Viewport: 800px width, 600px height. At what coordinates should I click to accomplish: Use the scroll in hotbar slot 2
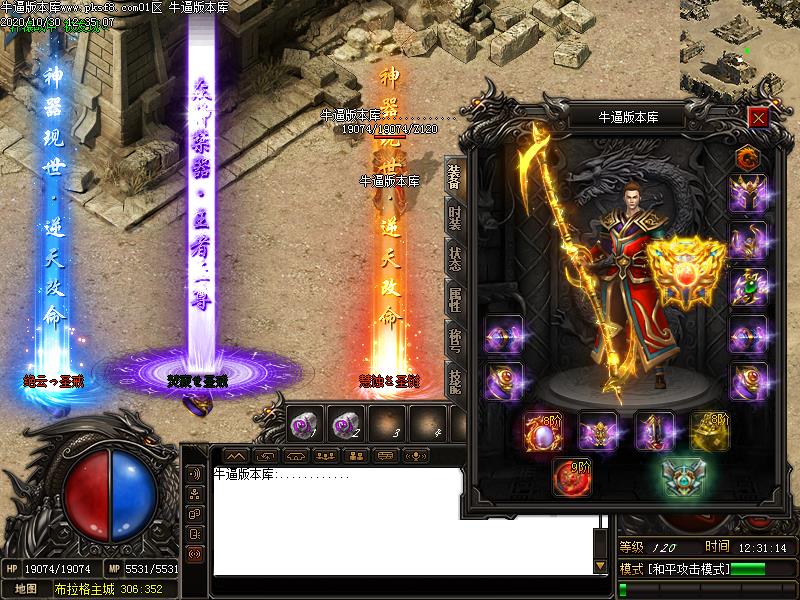tap(344, 425)
